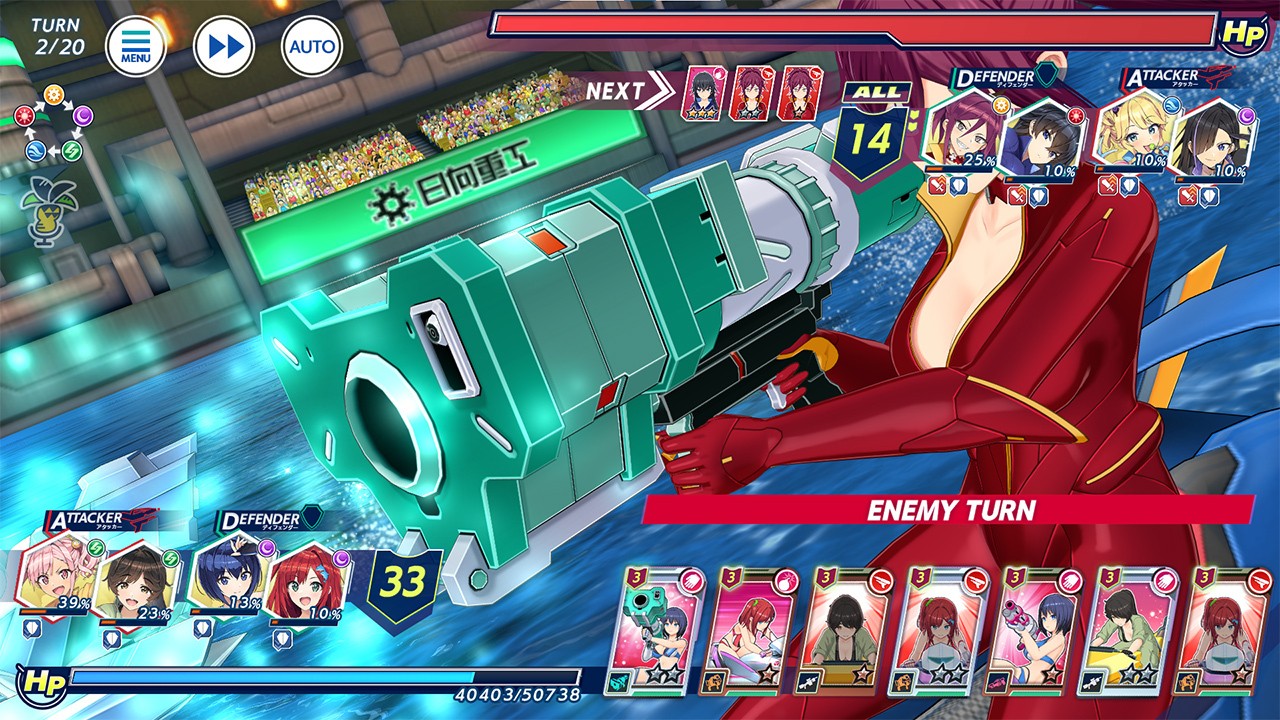Enable AUTO battle mode
The height and width of the screenshot is (720, 1280).
pyautogui.click(x=312, y=46)
